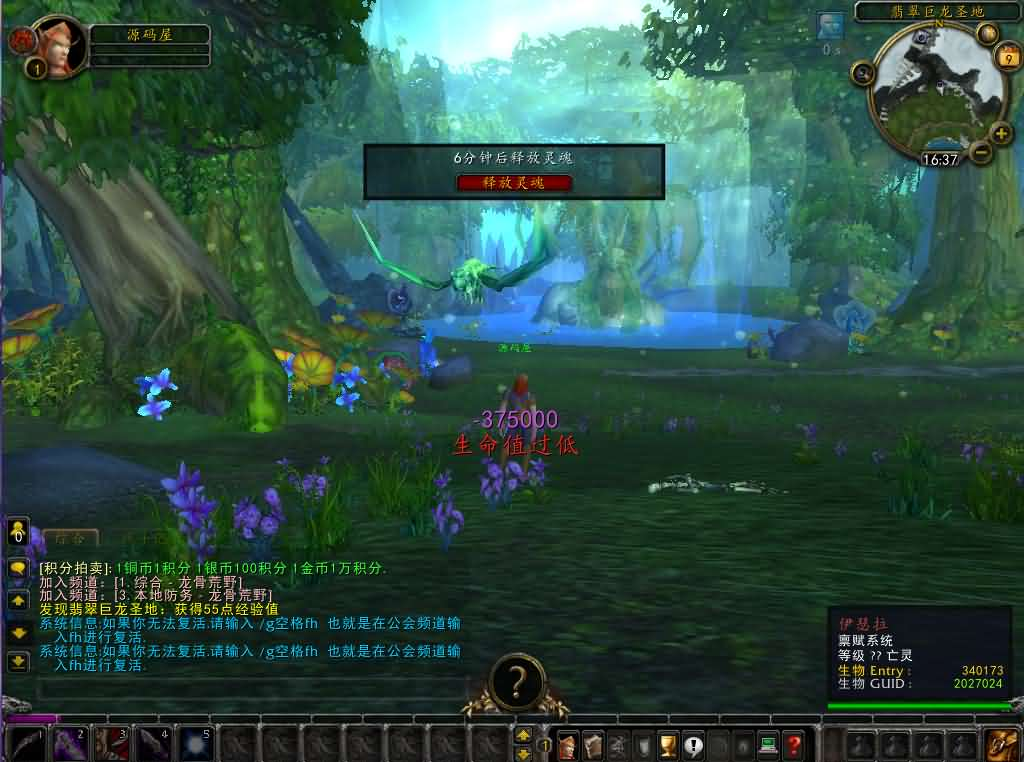Open the social friends button above chat
The image size is (1024, 762).
[x=18, y=532]
